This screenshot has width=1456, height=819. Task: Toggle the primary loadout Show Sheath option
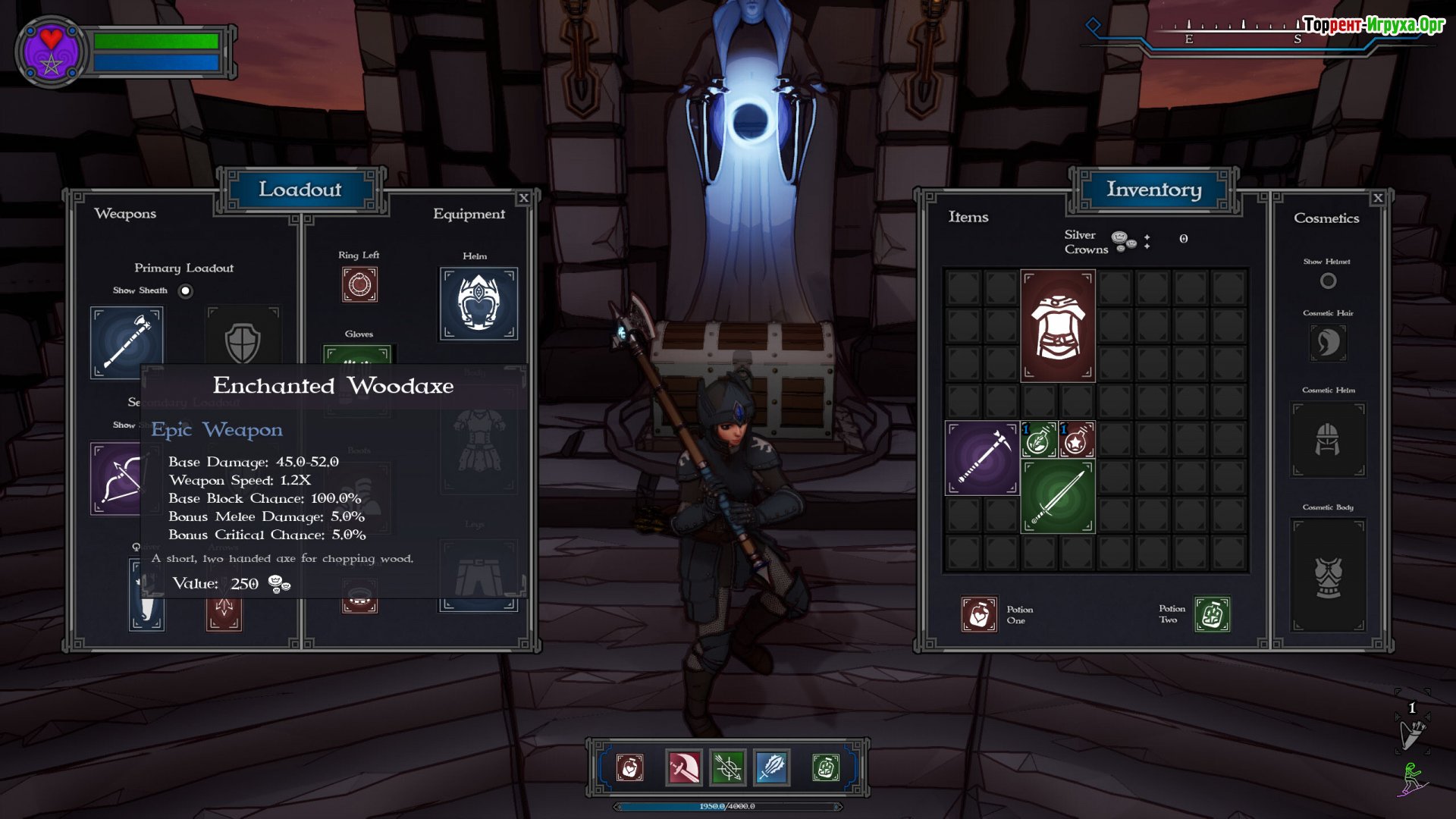(x=185, y=291)
